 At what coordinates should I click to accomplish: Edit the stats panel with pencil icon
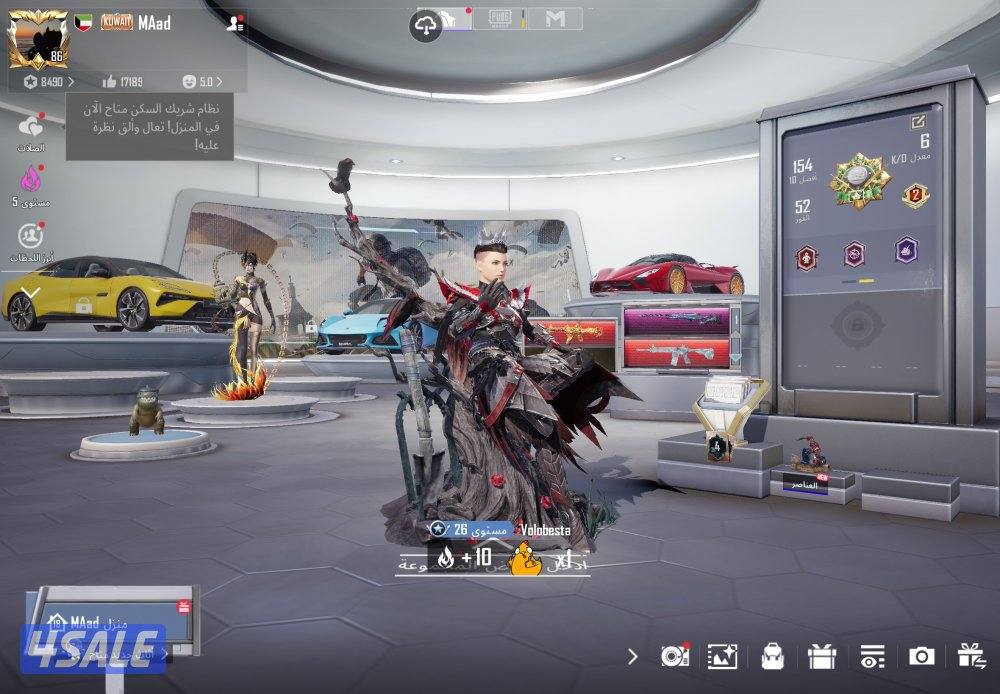coord(917,122)
